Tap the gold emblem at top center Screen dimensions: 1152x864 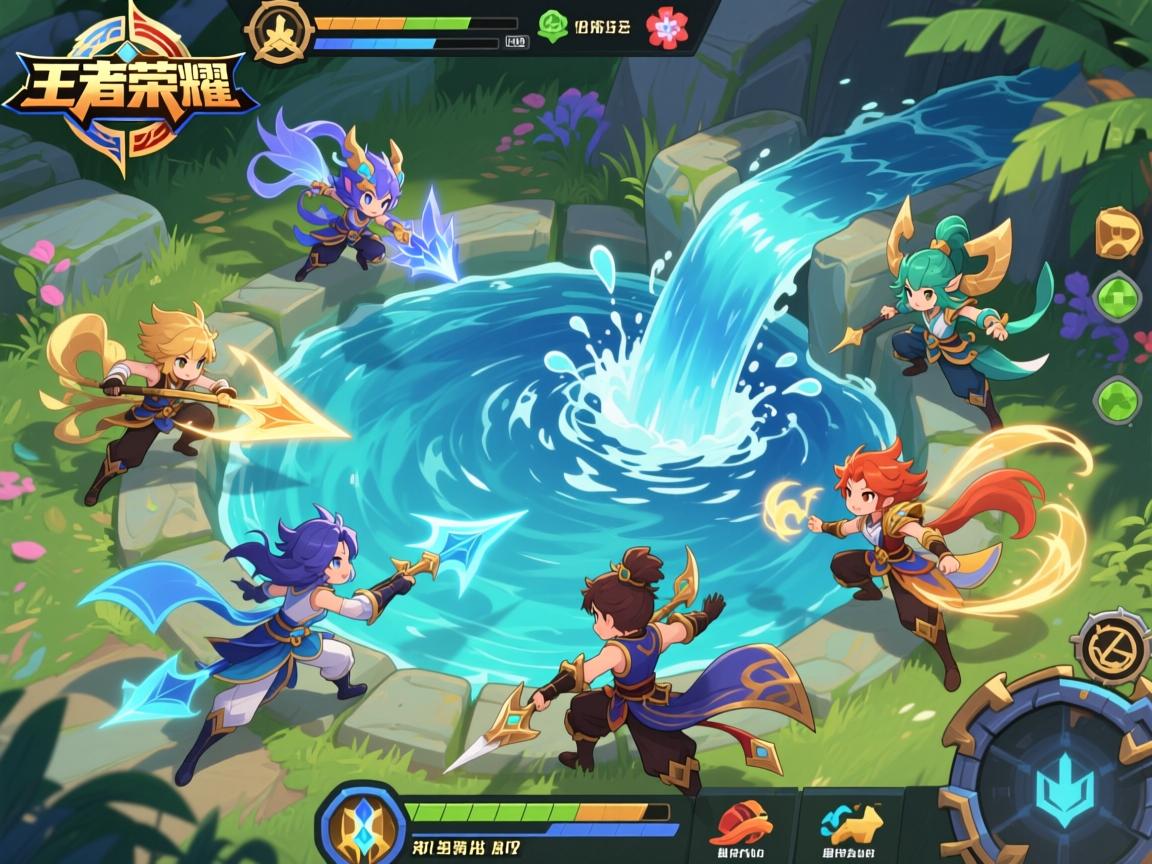[280, 31]
